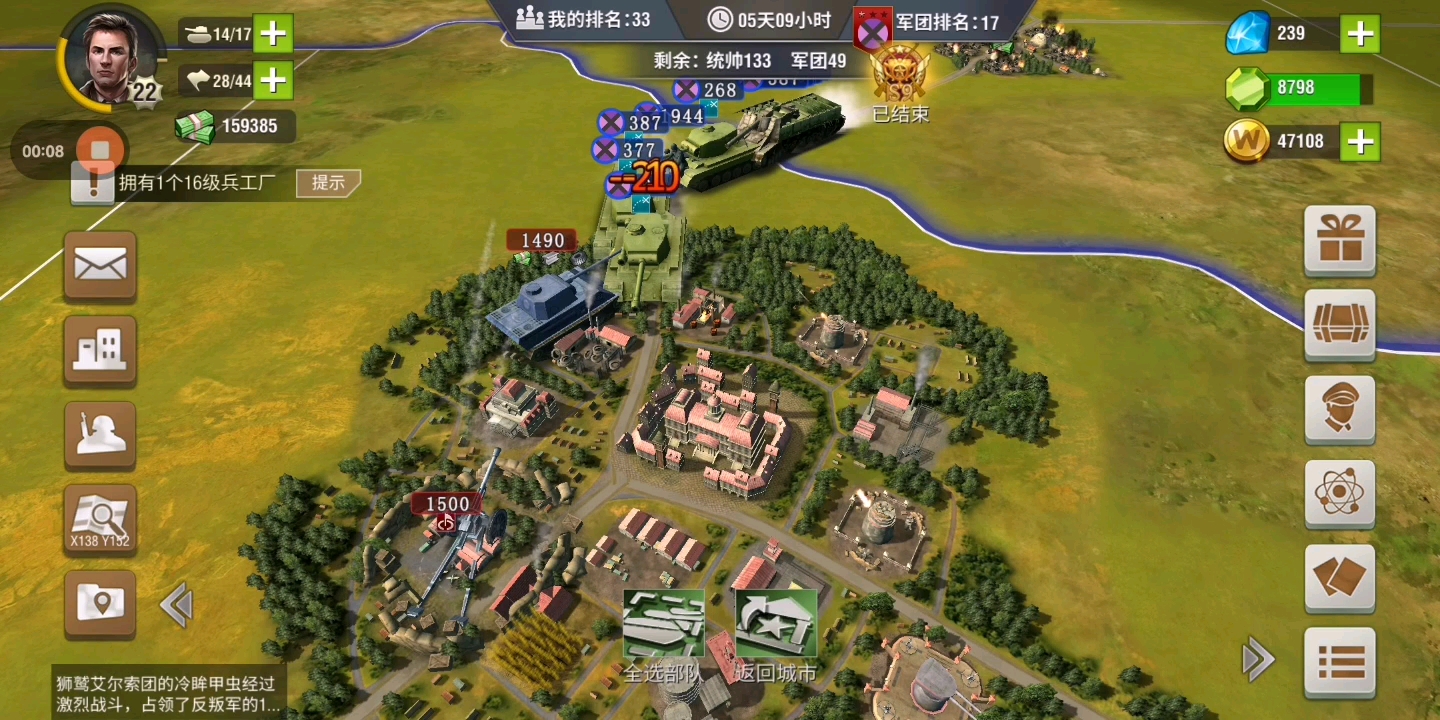Buy more blue diamonds
Viewport: 1440px width, 720px height.
(1360, 34)
